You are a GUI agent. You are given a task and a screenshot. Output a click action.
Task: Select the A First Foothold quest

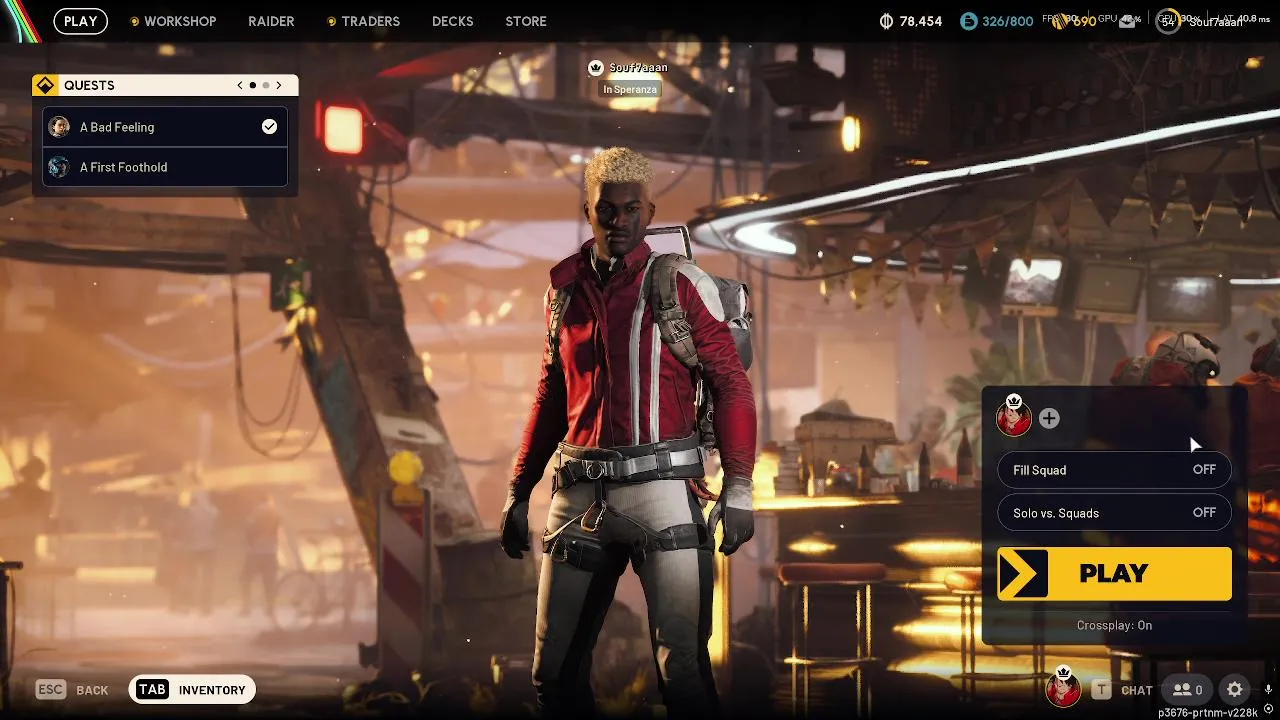165,167
